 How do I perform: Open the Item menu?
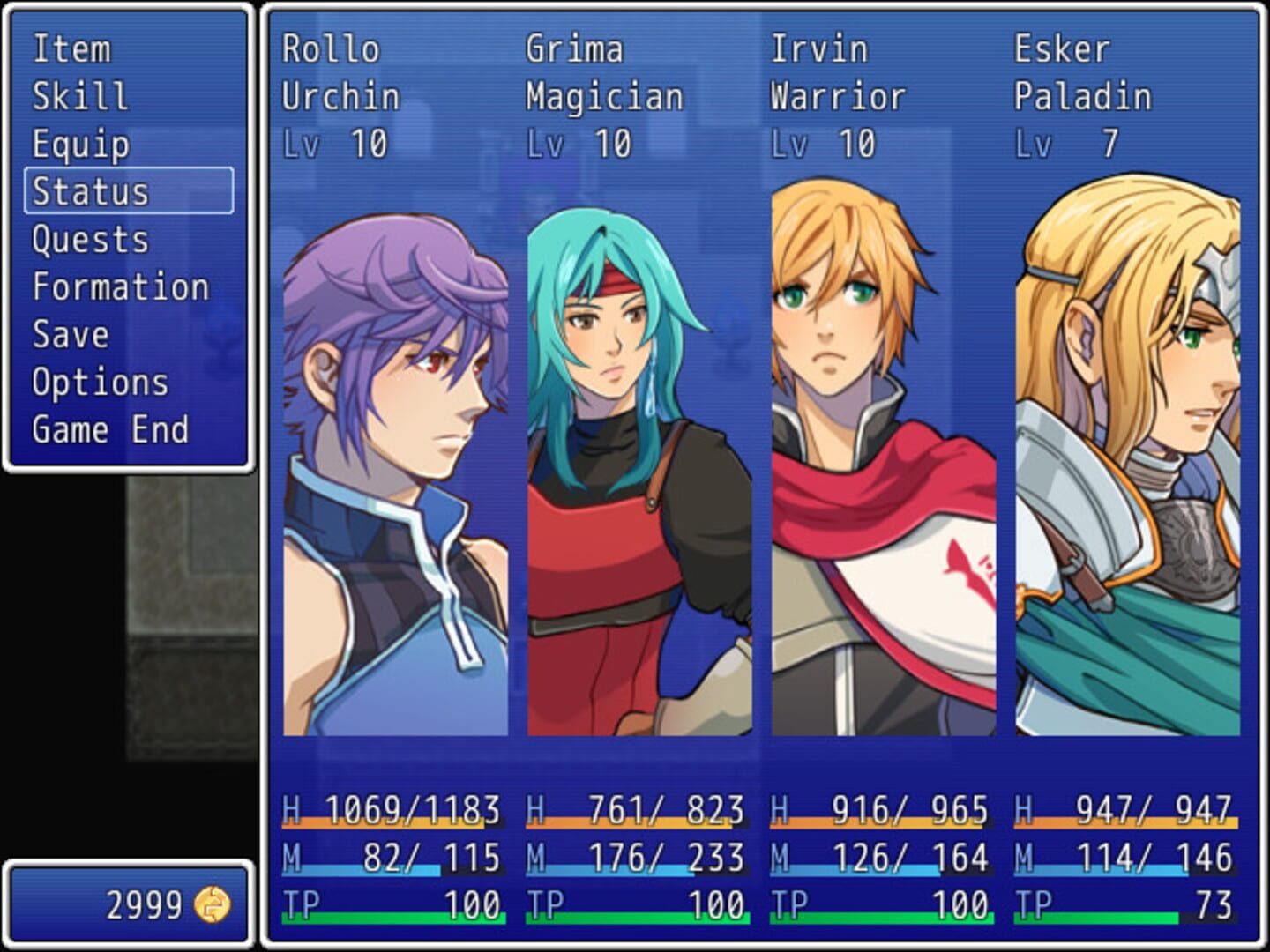[71, 50]
